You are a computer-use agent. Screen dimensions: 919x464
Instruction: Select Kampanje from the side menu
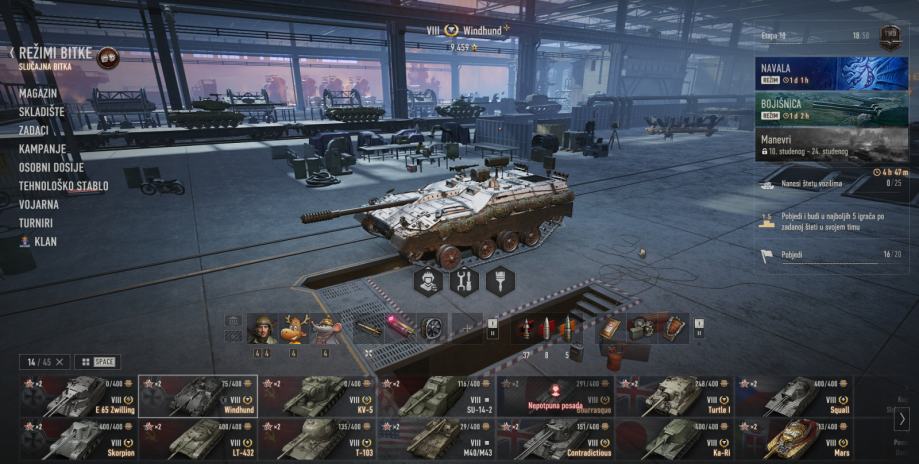(x=42, y=149)
